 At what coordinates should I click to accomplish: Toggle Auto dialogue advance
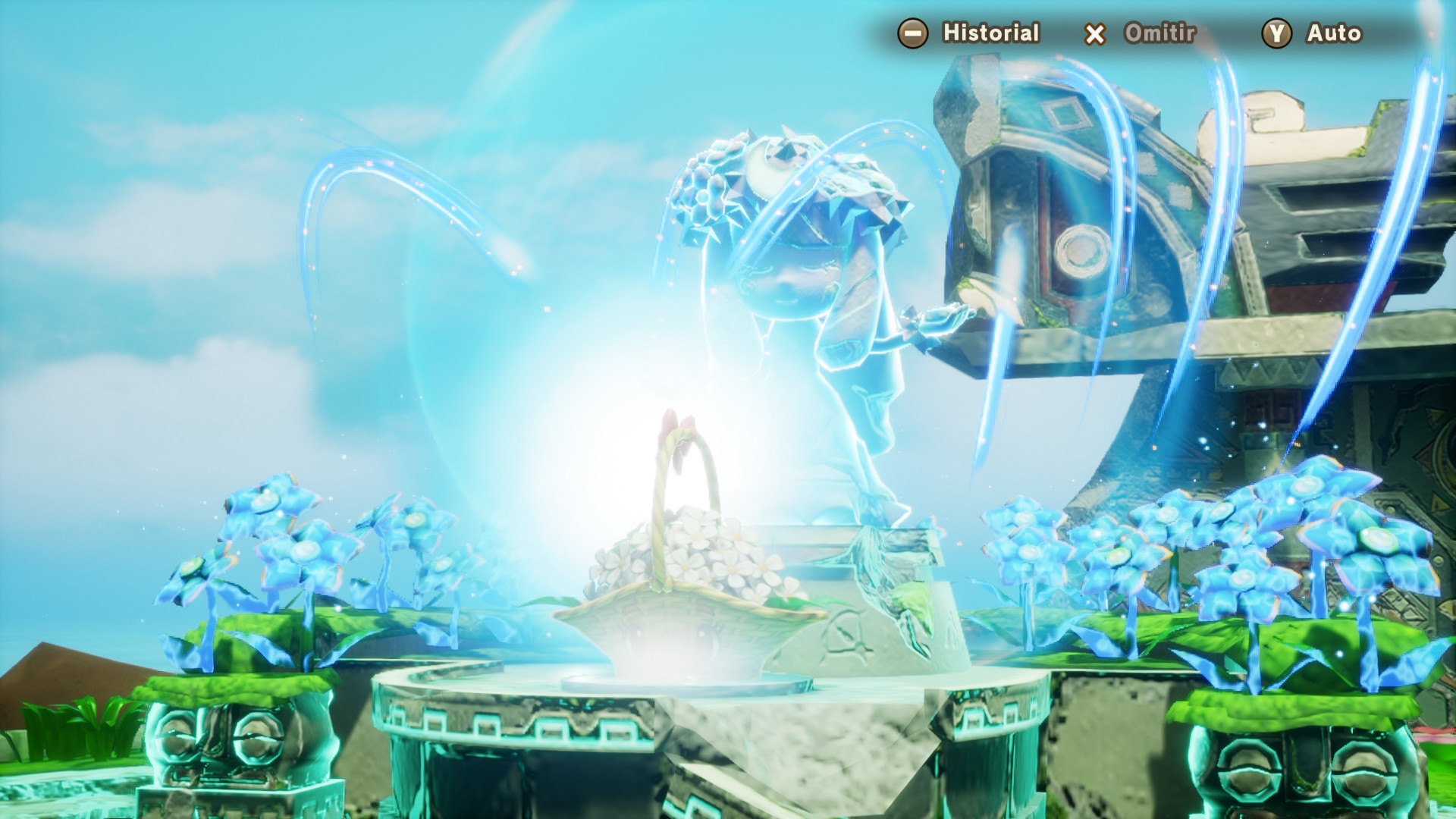(1313, 33)
